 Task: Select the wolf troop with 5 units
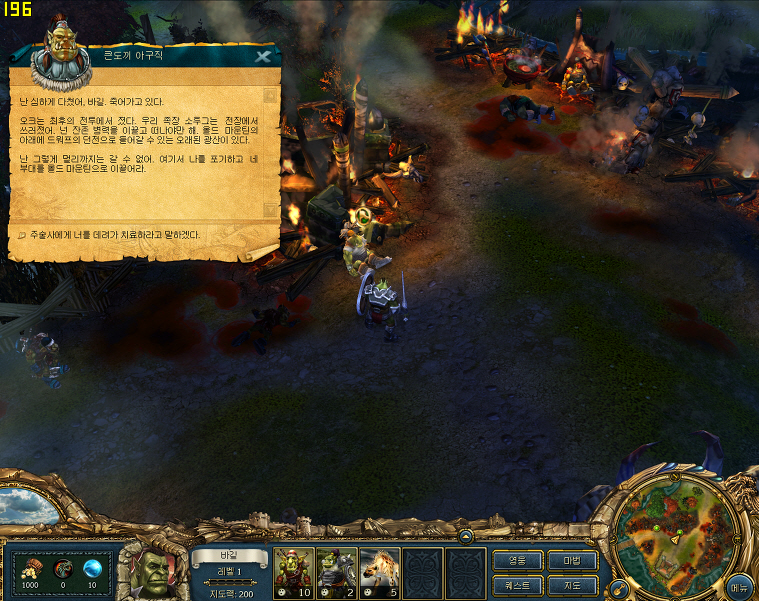click(380, 572)
